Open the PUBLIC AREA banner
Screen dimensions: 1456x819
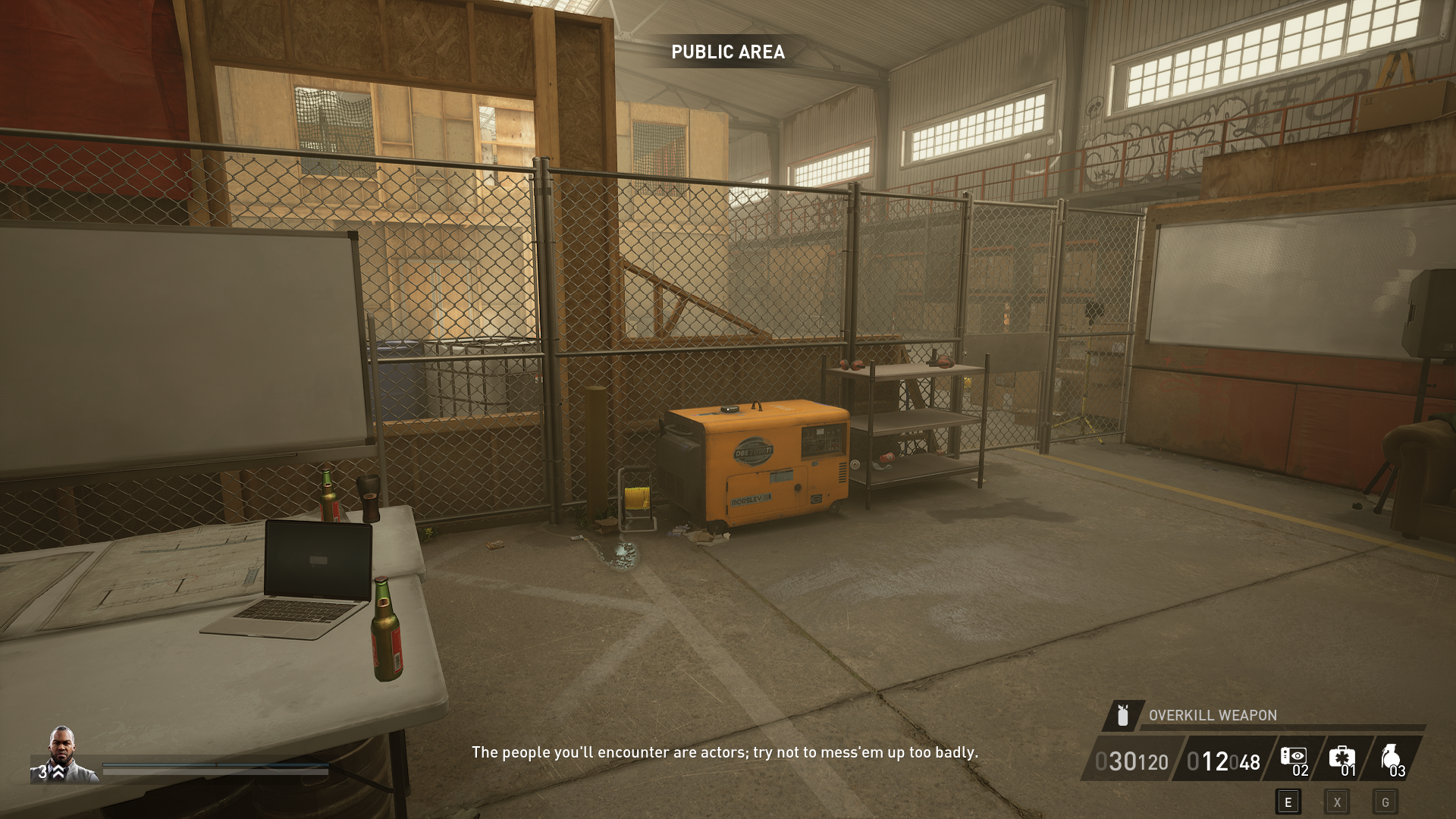pos(728,53)
